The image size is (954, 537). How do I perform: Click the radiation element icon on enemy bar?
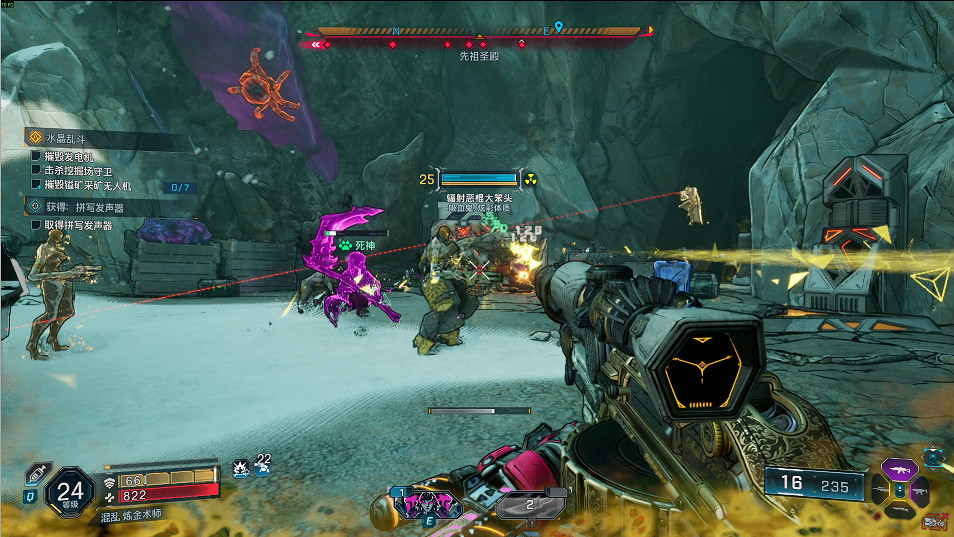coord(531,180)
